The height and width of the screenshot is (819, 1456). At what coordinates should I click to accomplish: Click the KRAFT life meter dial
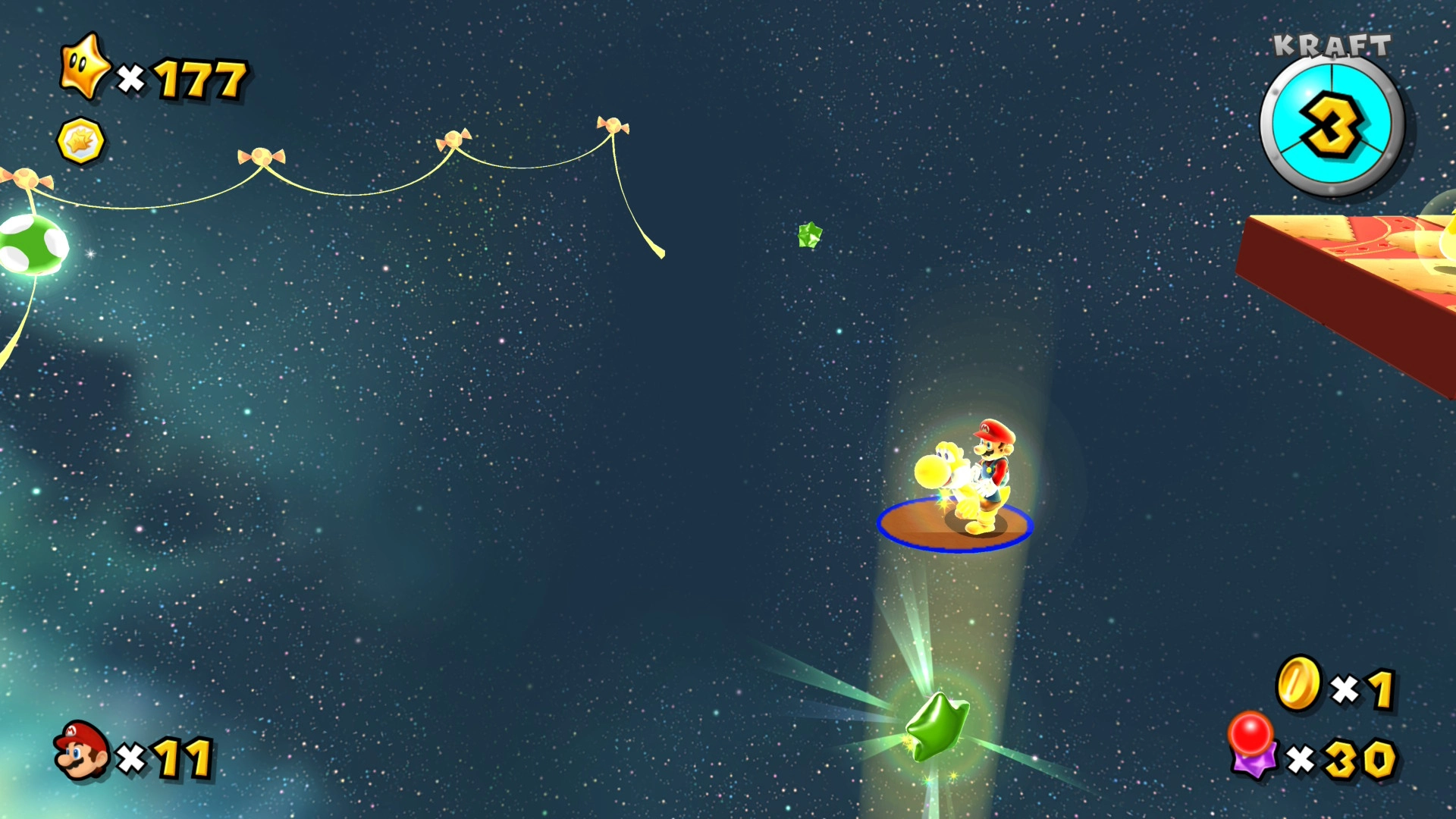(x=1332, y=125)
